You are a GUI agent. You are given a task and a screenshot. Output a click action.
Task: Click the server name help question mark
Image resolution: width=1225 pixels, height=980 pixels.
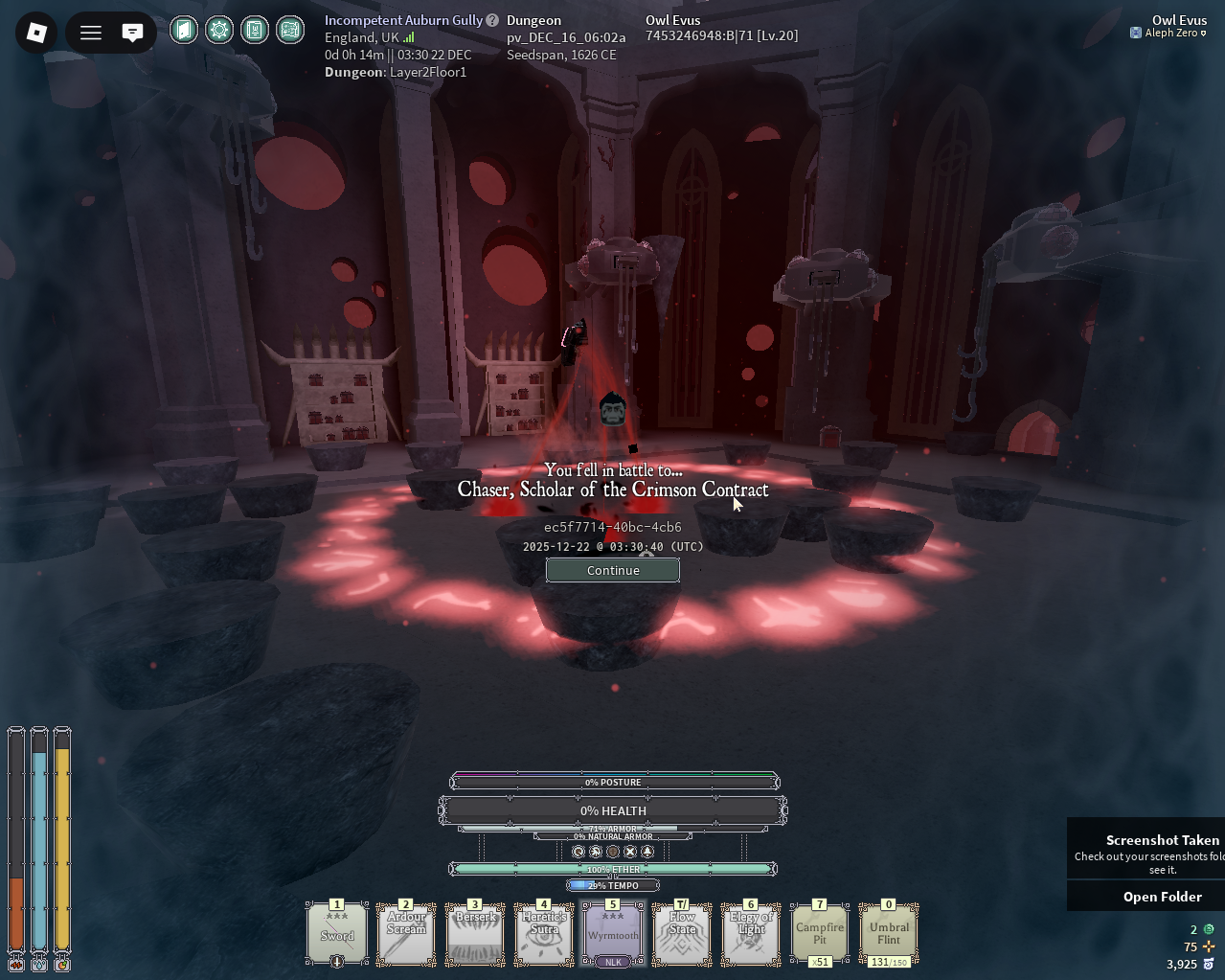pos(492,20)
